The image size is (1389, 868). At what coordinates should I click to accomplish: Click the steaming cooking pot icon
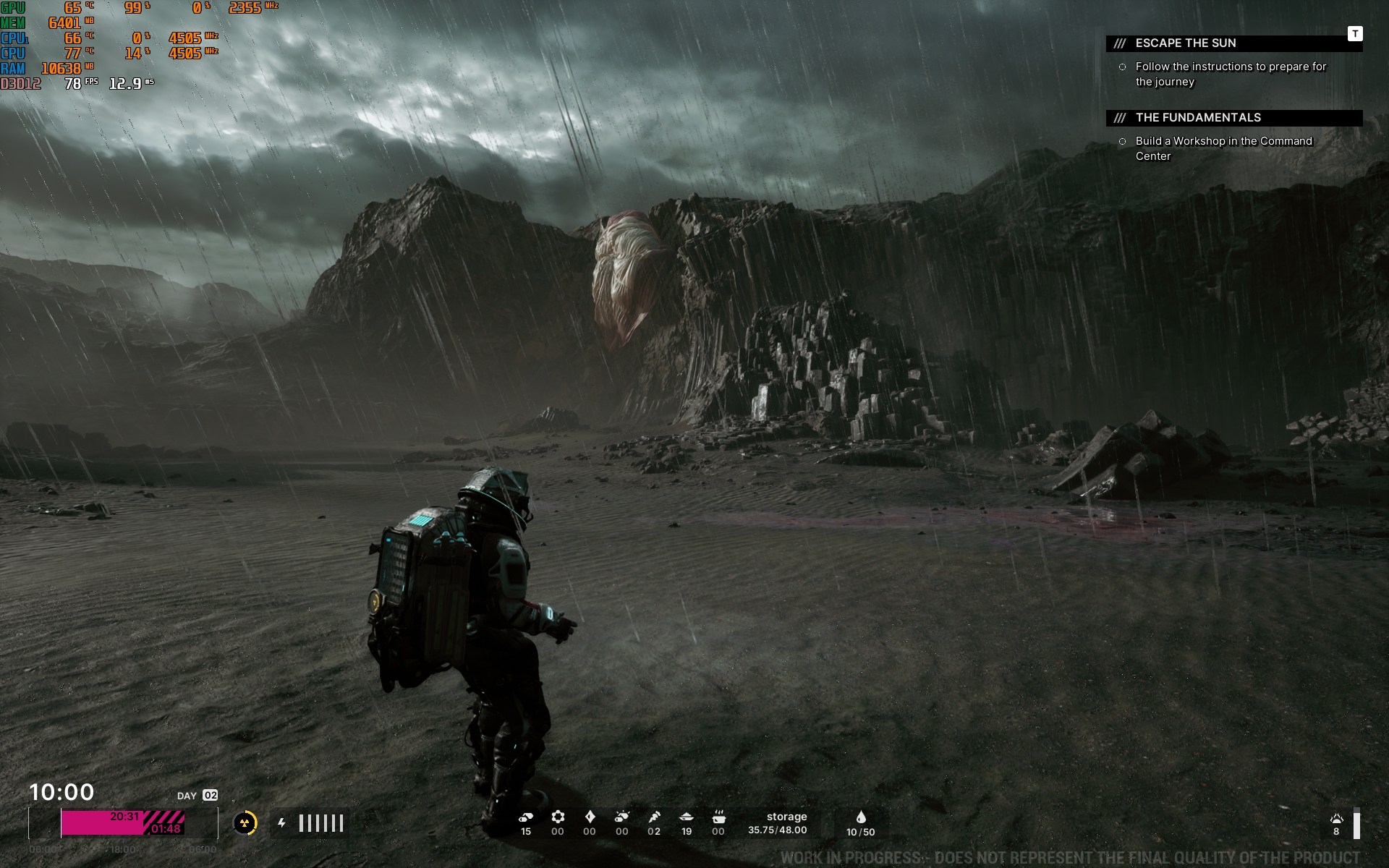[718, 817]
